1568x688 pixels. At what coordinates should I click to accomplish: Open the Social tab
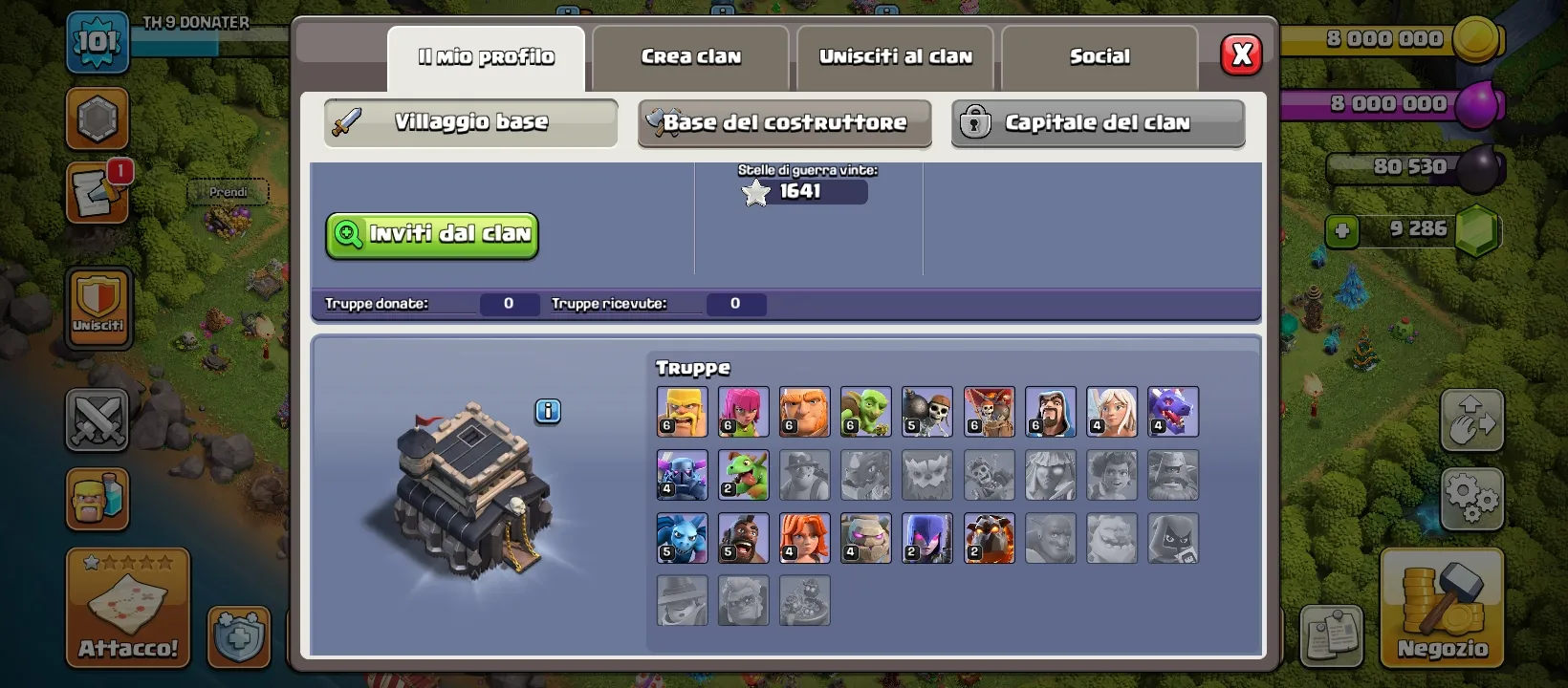click(1100, 57)
